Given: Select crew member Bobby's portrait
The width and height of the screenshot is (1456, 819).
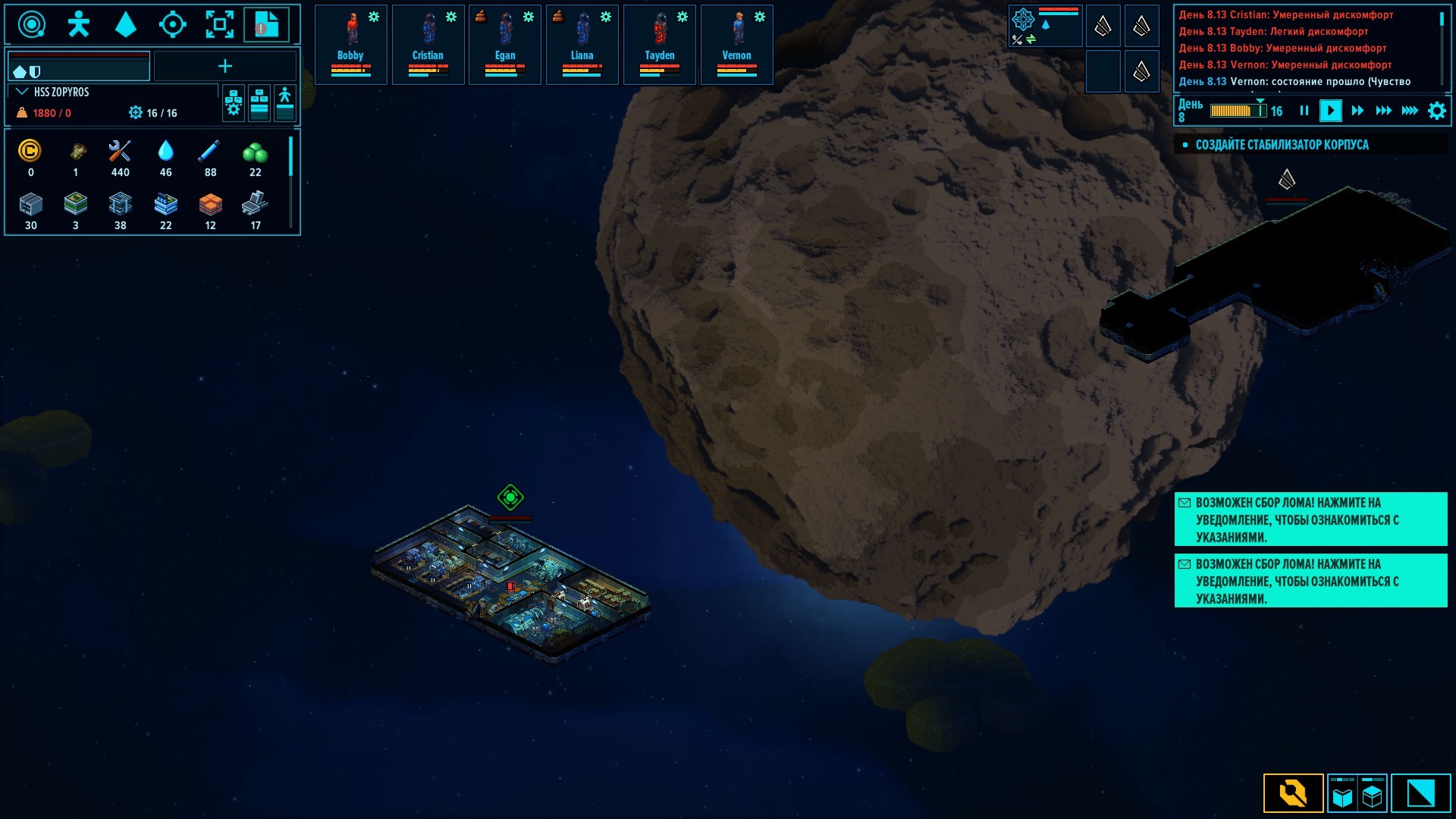Looking at the screenshot, I should (x=350, y=44).
